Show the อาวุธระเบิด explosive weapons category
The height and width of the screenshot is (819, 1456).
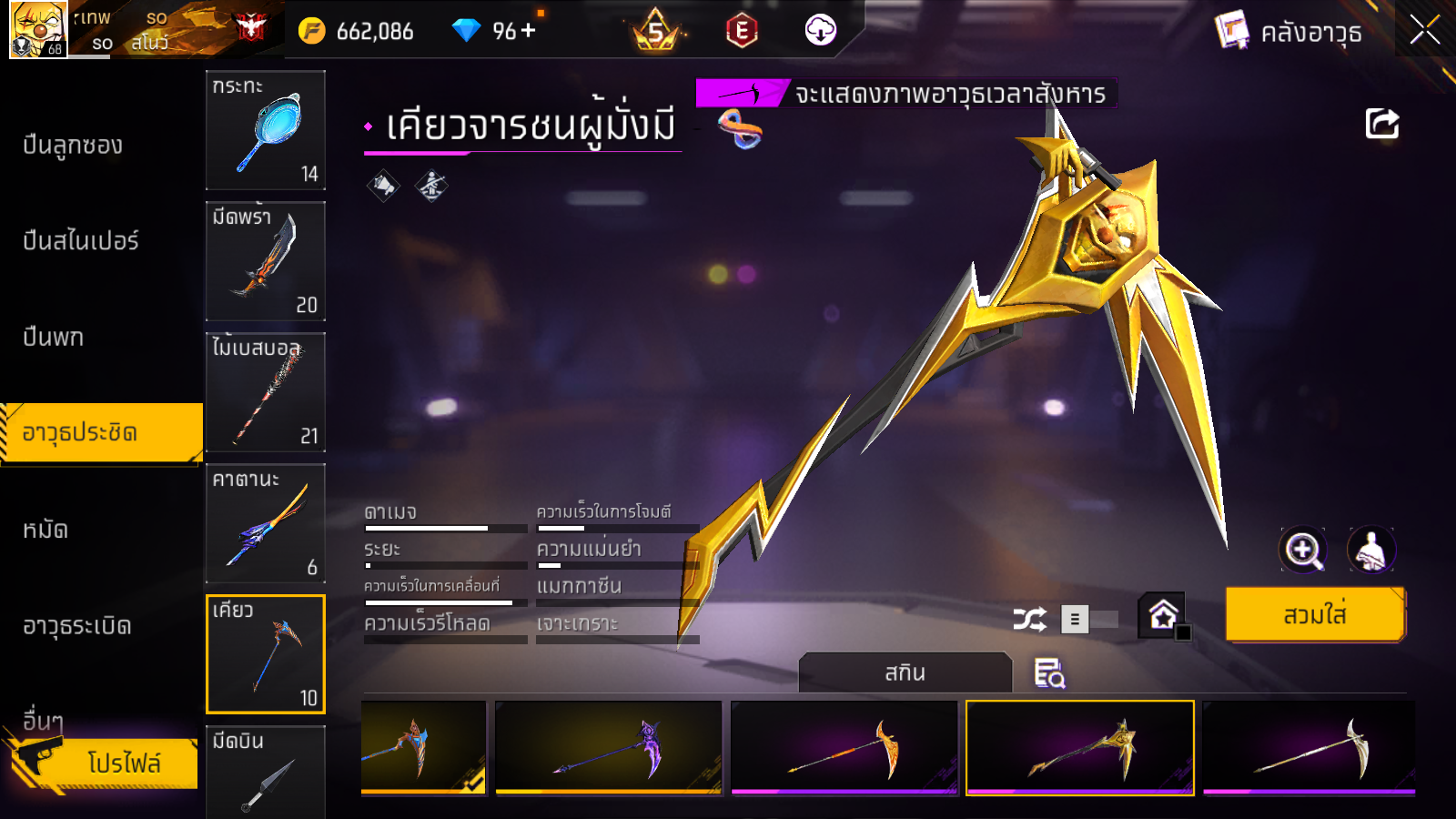click(77, 626)
